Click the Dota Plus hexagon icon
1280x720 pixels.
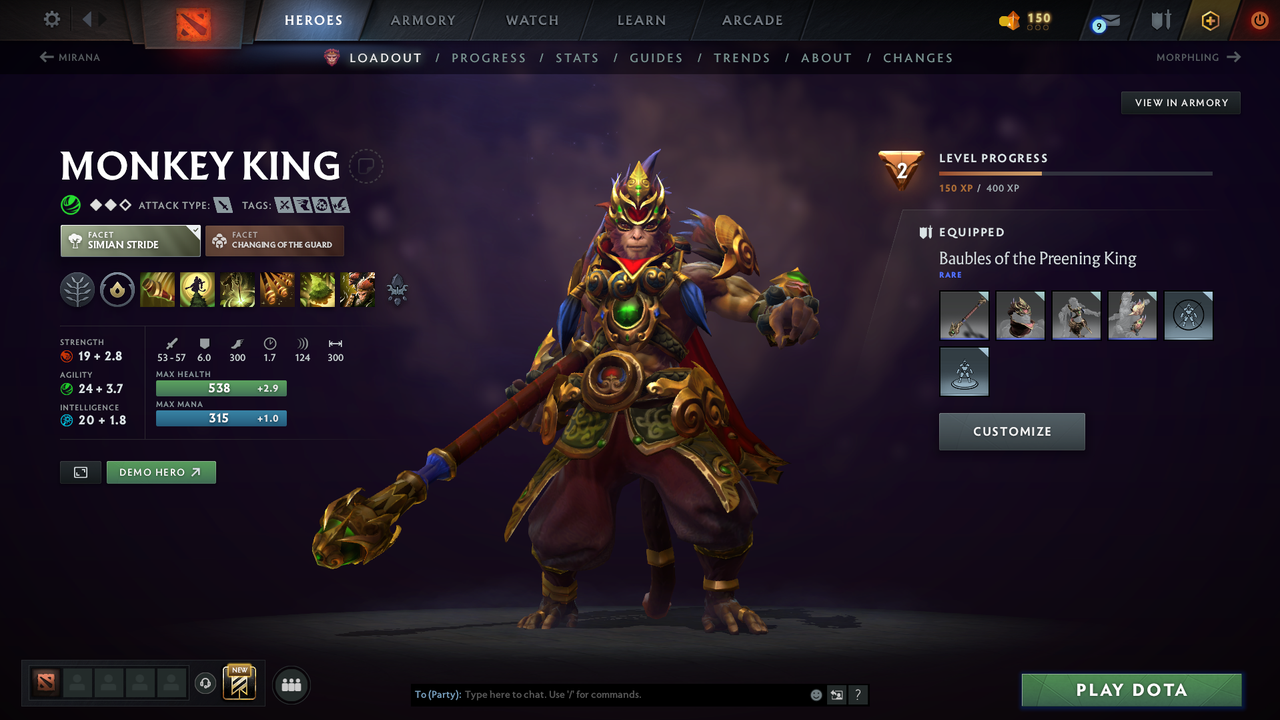(x=1210, y=20)
